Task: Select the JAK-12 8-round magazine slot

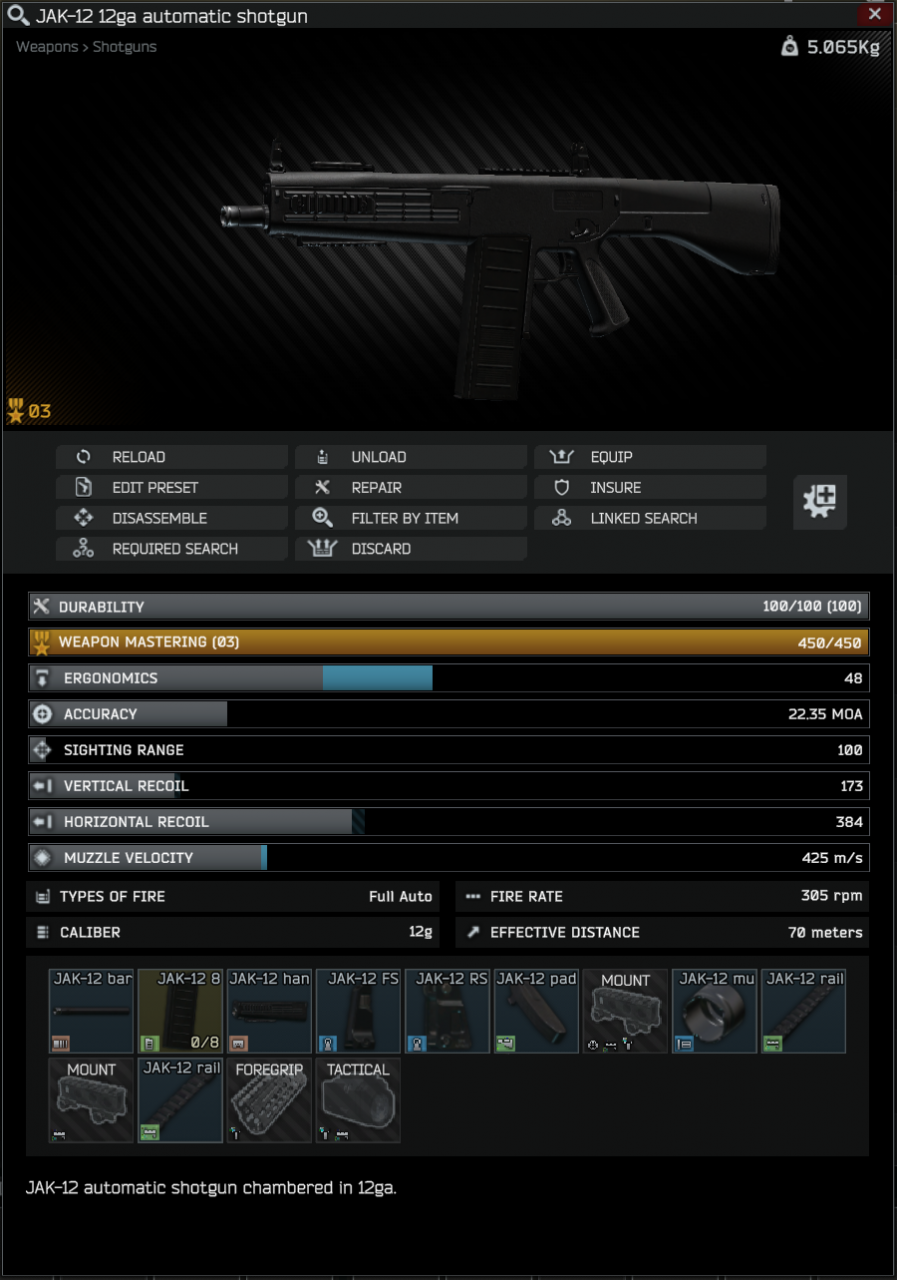Action: coord(181,1011)
